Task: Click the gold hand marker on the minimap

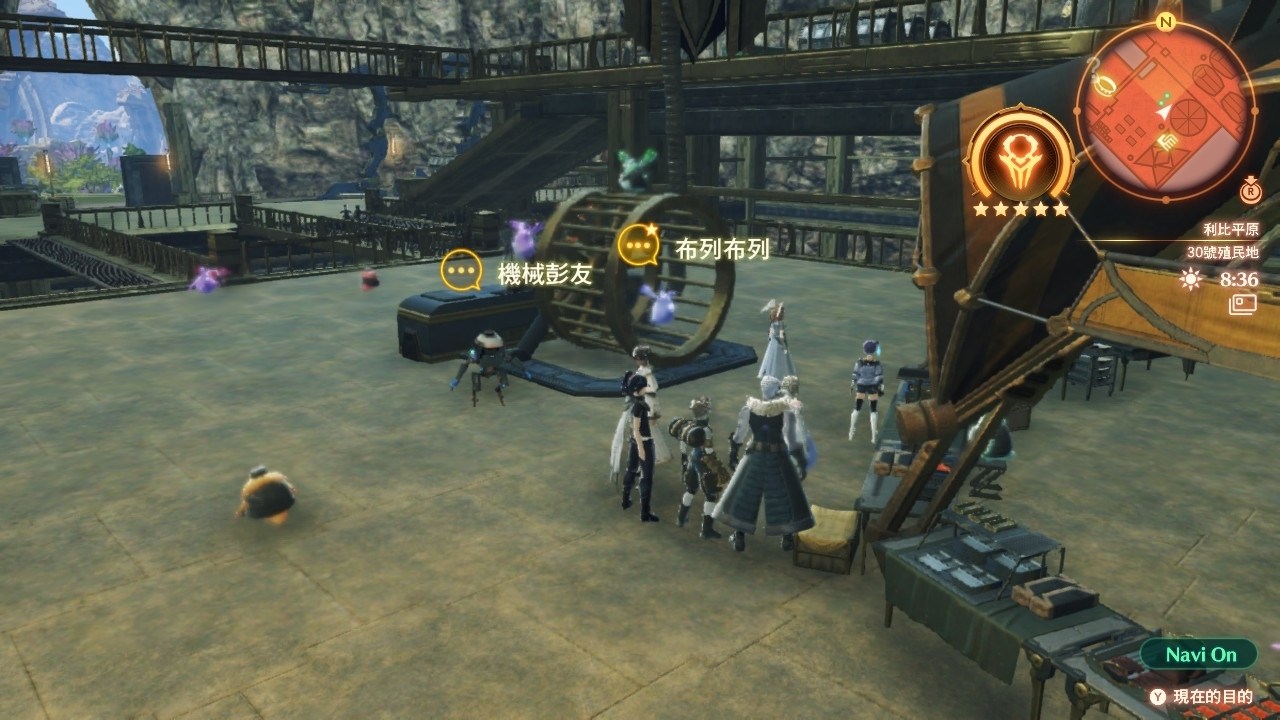Action: click(x=1167, y=140)
